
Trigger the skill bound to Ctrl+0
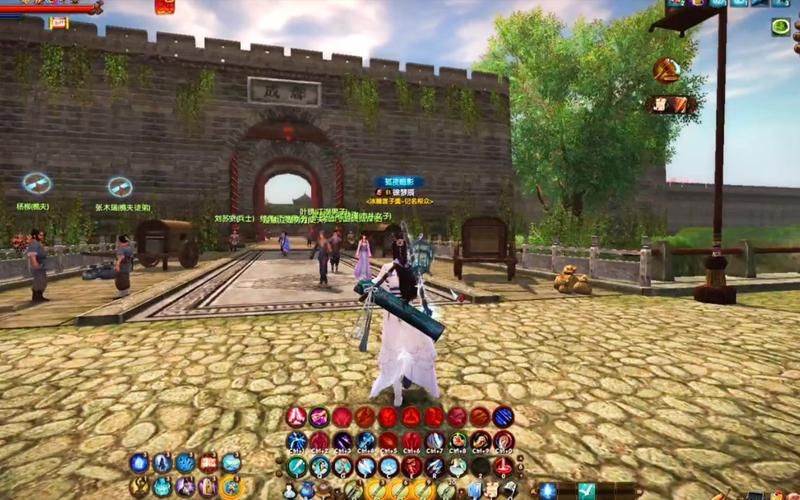click(x=503, y=441)
